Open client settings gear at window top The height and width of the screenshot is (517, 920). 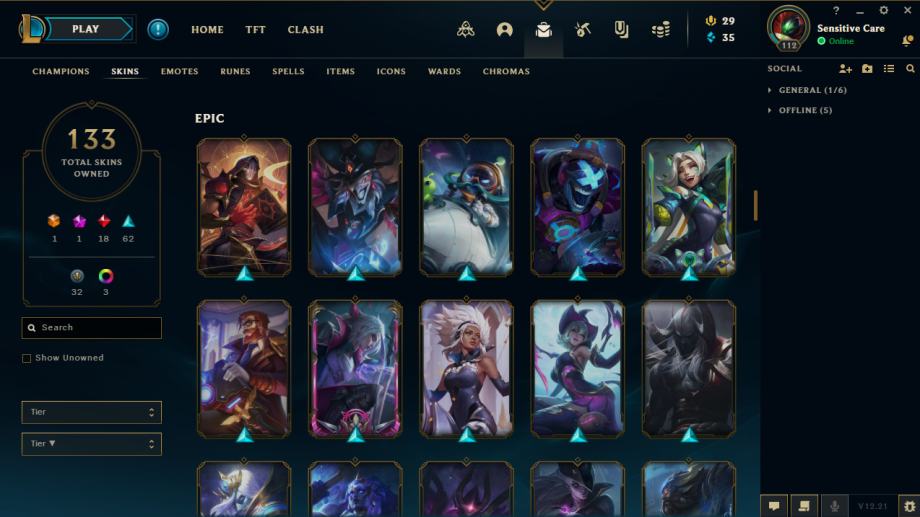pyautogui.click(x=883, y=11)
